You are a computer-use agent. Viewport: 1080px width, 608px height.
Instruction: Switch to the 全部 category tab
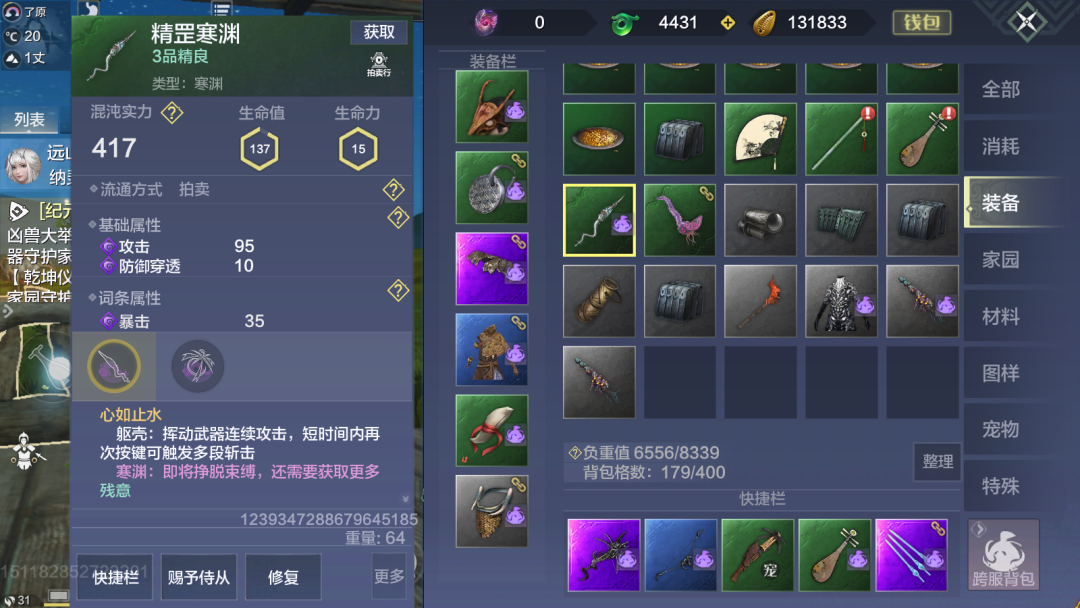1000,90
